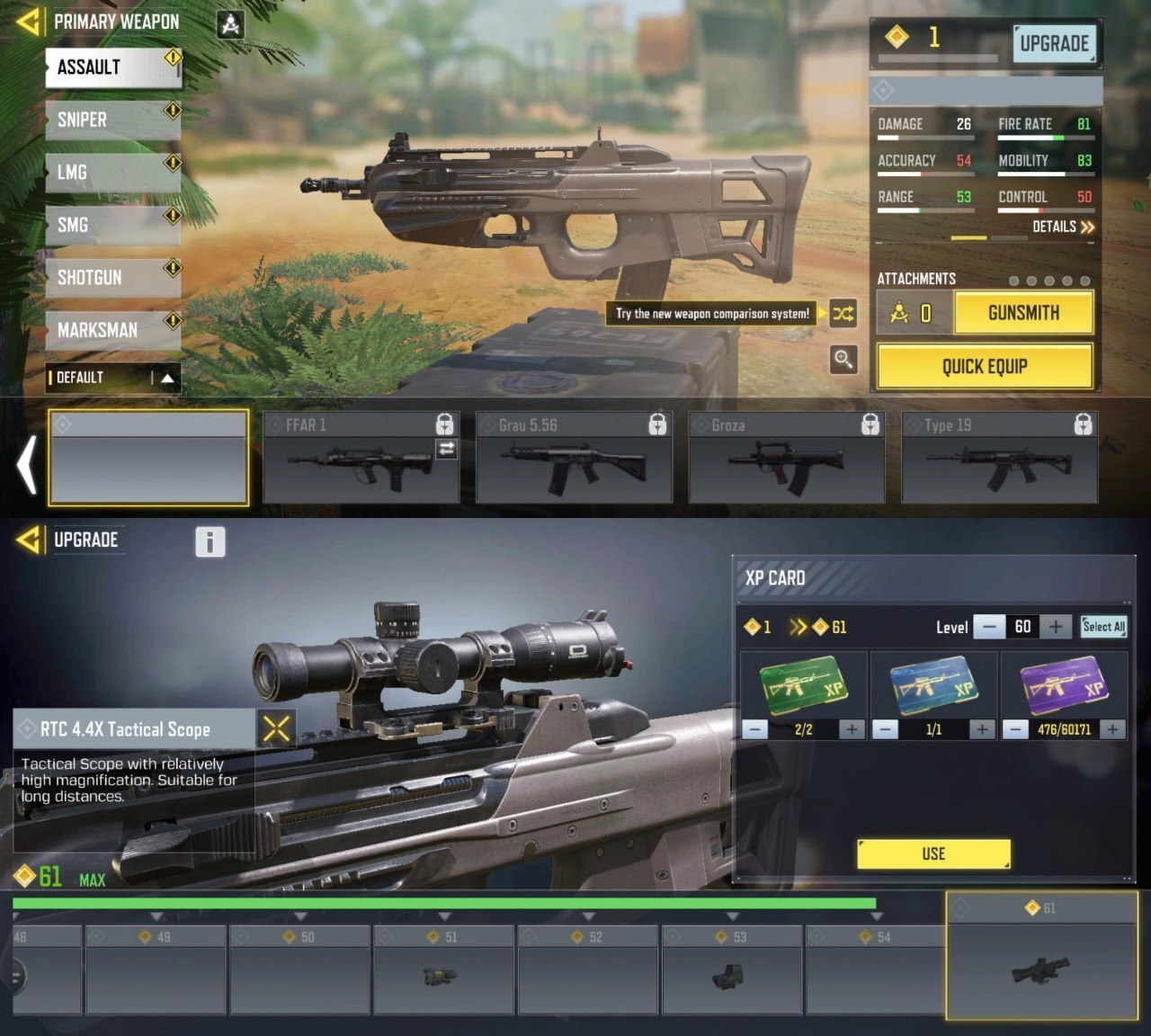Select the locked FFAR 1 rifle

tap(361, 457)
